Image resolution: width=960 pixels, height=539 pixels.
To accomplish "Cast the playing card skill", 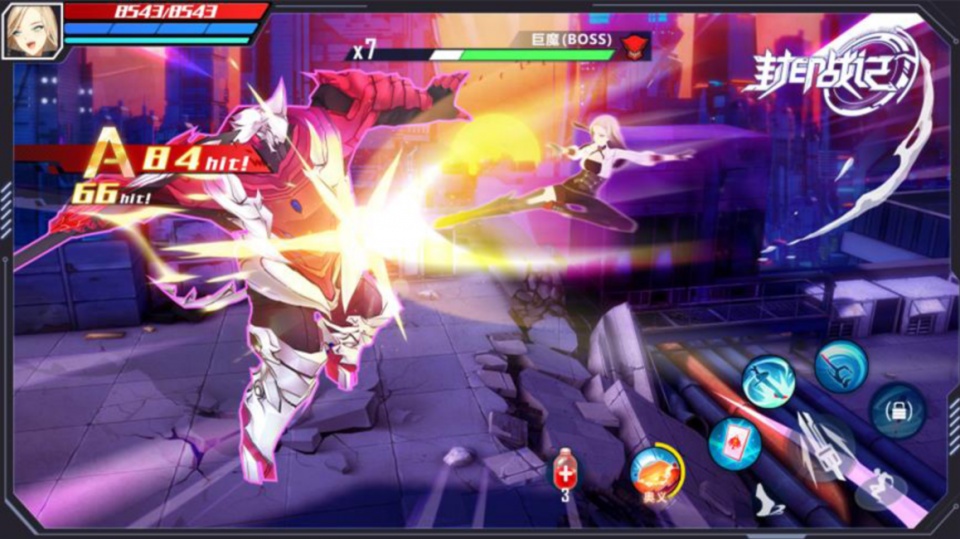I will click(735, 443).
